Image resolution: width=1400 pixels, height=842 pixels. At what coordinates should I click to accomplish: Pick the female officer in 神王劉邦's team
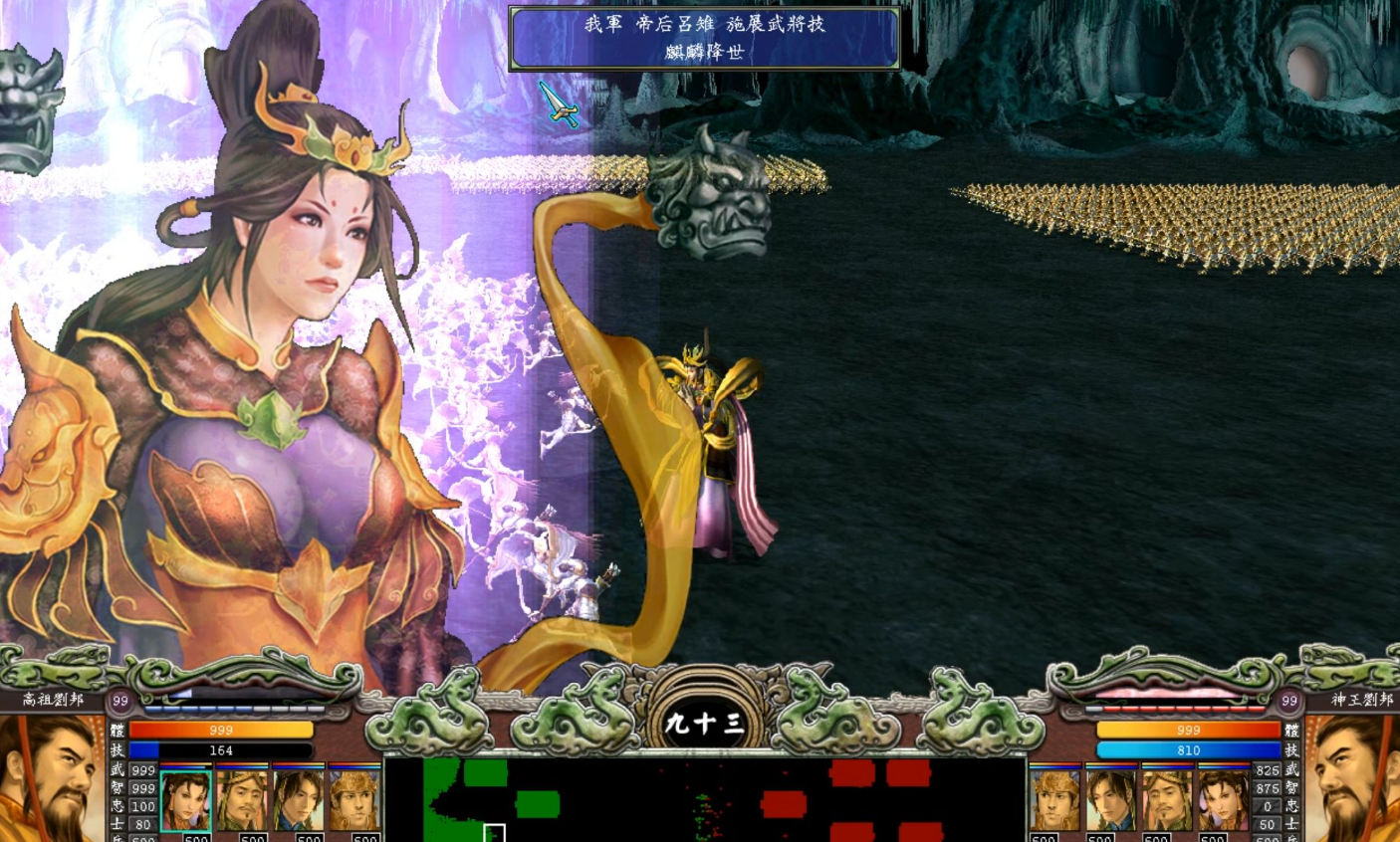pyautogui.click(x=1224, y=800)
